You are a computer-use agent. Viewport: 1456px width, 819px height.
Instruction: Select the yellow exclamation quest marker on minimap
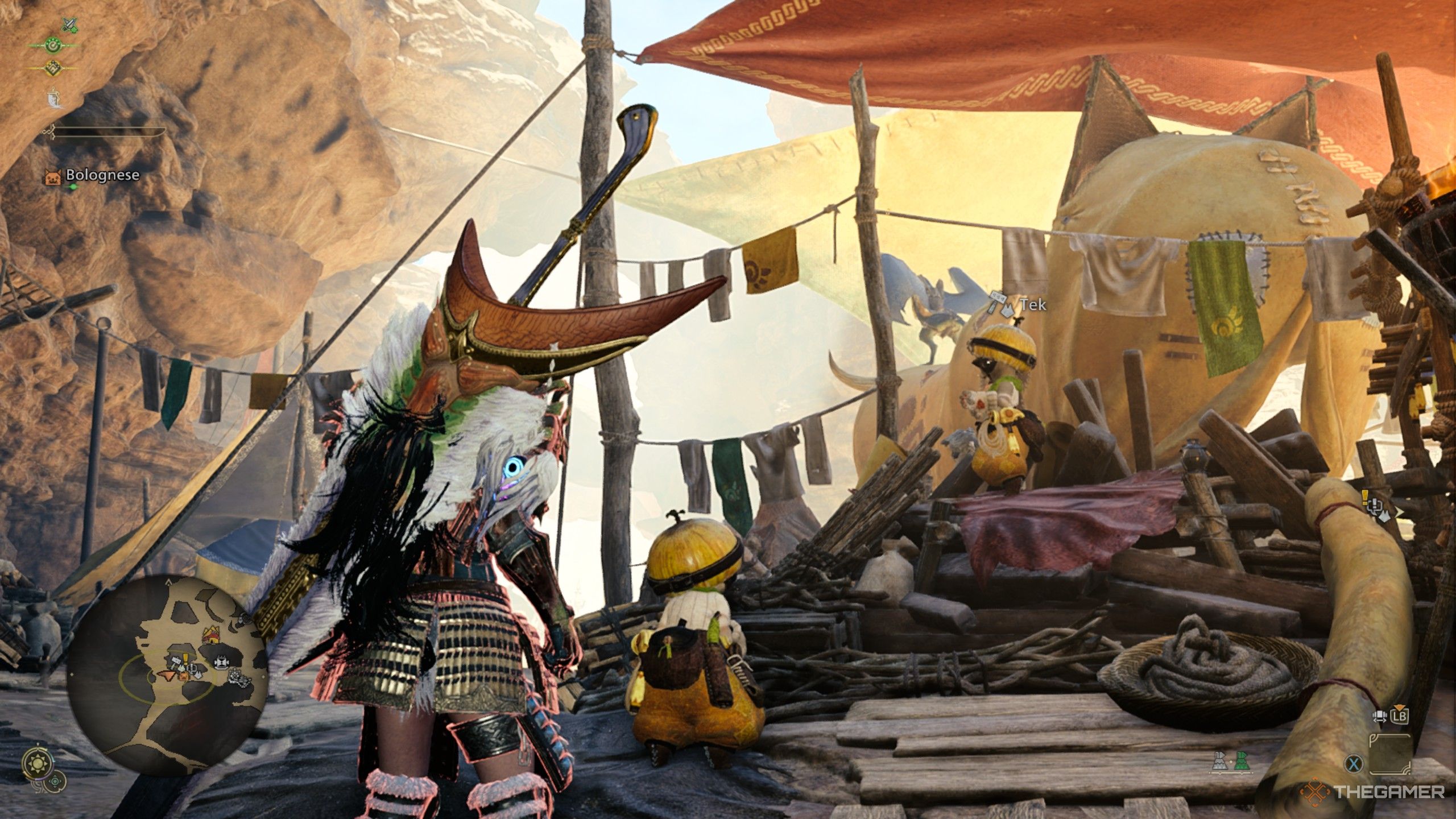(186, 660)
